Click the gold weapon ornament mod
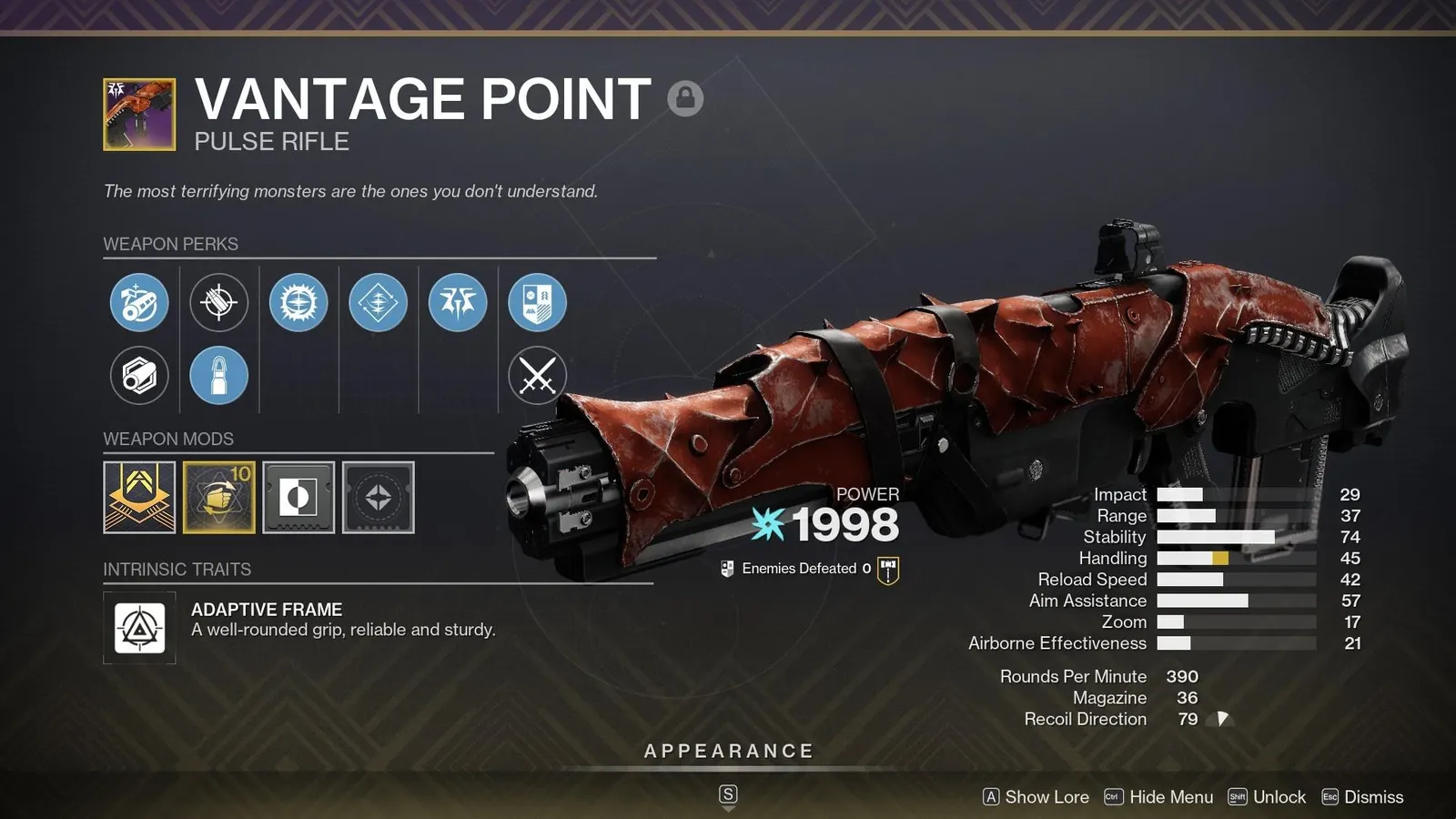 139,498
